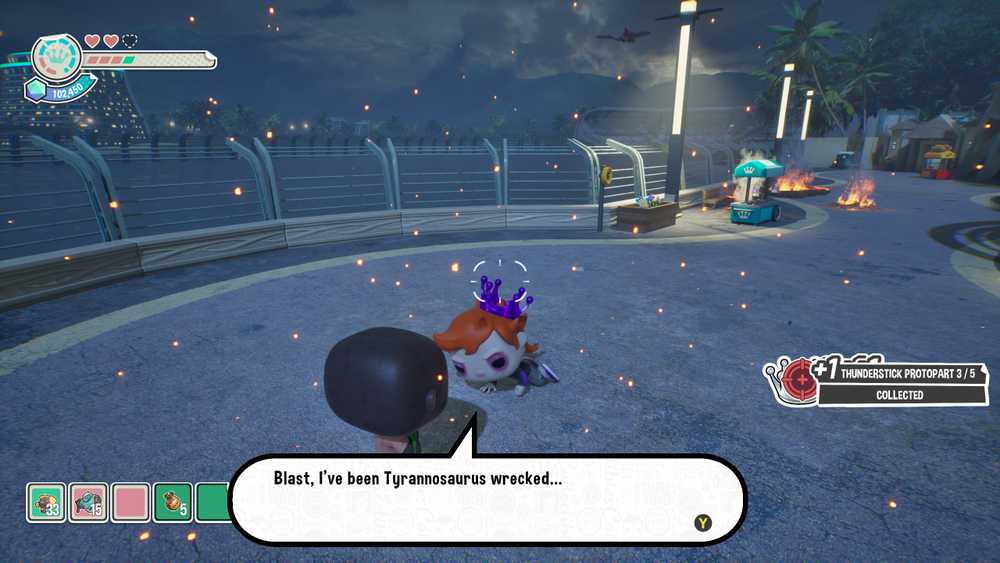The image size is (1000, 563).
Task: Click the red crosshair Thunderstick icon
Action: 799,378
